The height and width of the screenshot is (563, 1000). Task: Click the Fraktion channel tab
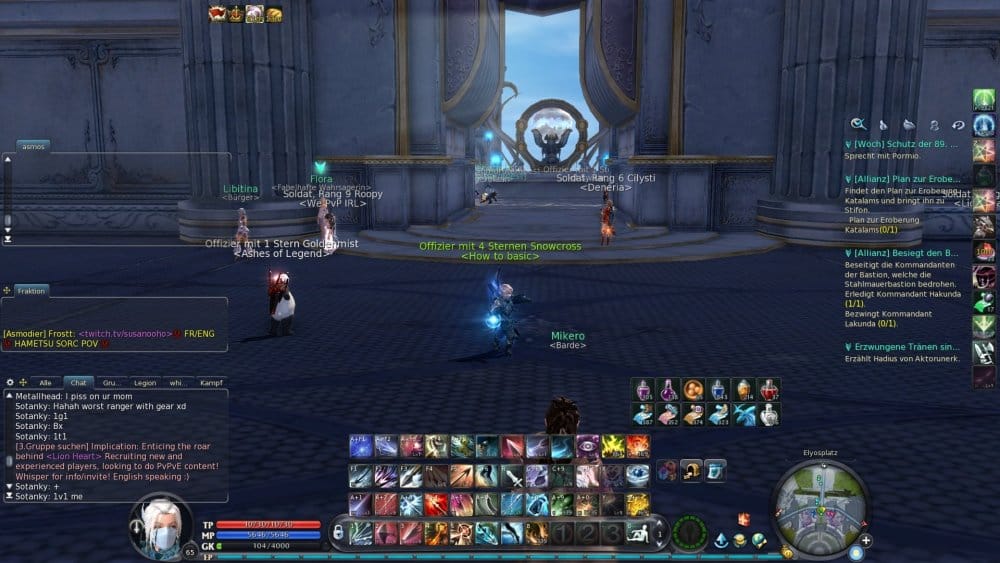pos(31,290)
